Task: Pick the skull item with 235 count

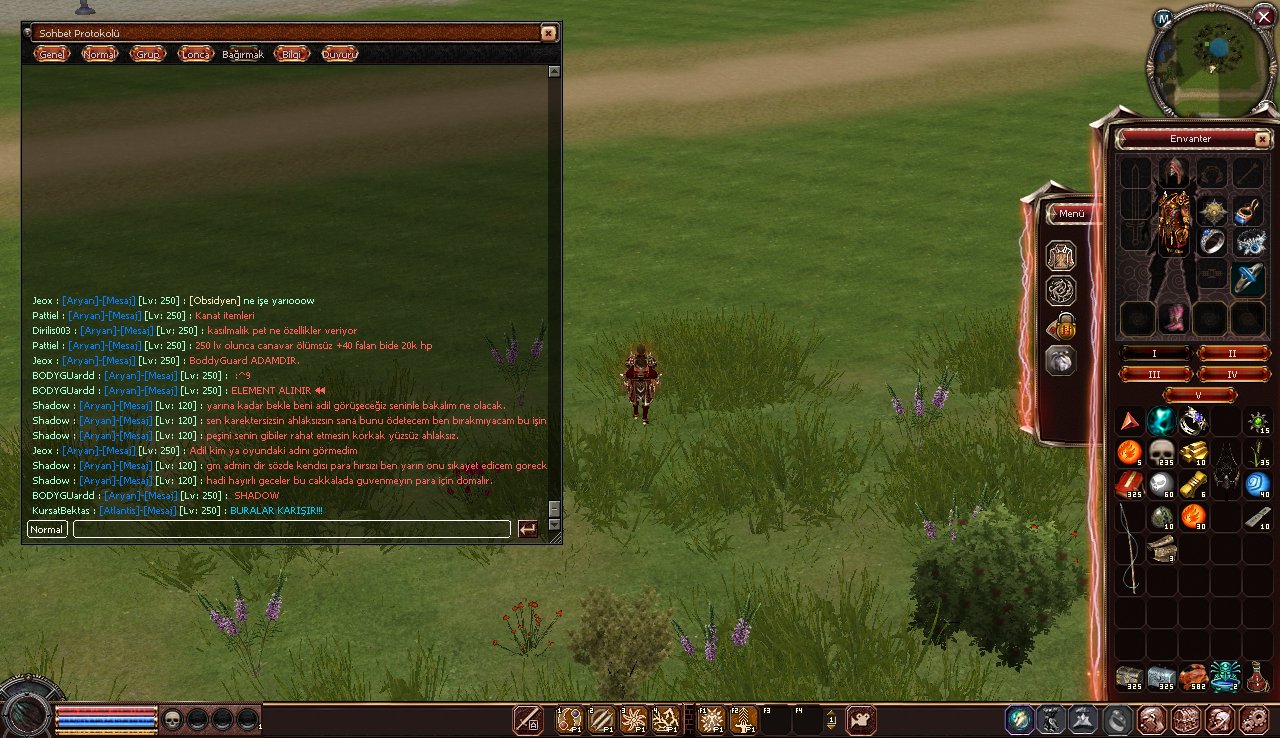Action: [x=1161, y=453]
